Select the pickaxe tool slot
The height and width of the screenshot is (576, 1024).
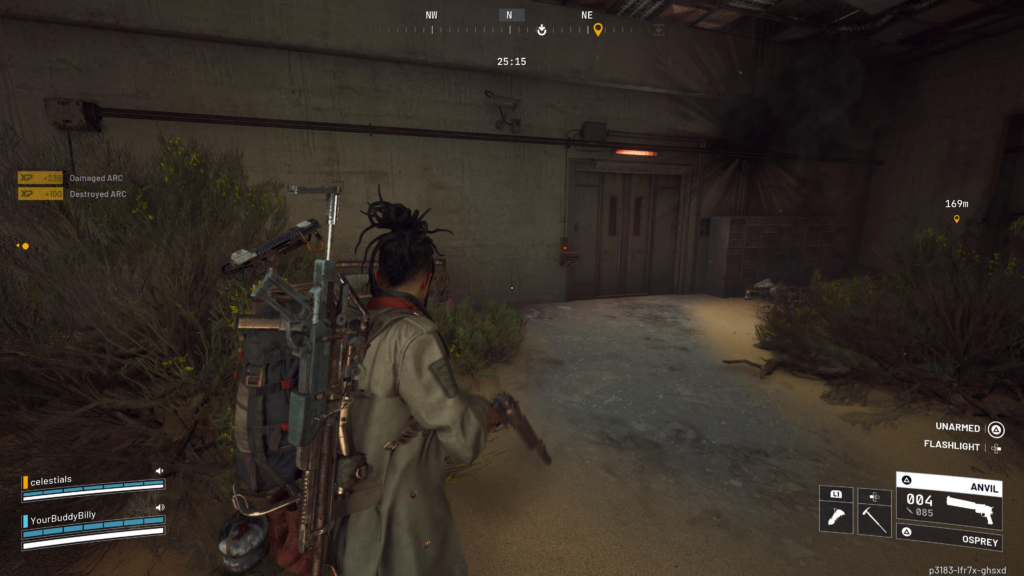874,517
